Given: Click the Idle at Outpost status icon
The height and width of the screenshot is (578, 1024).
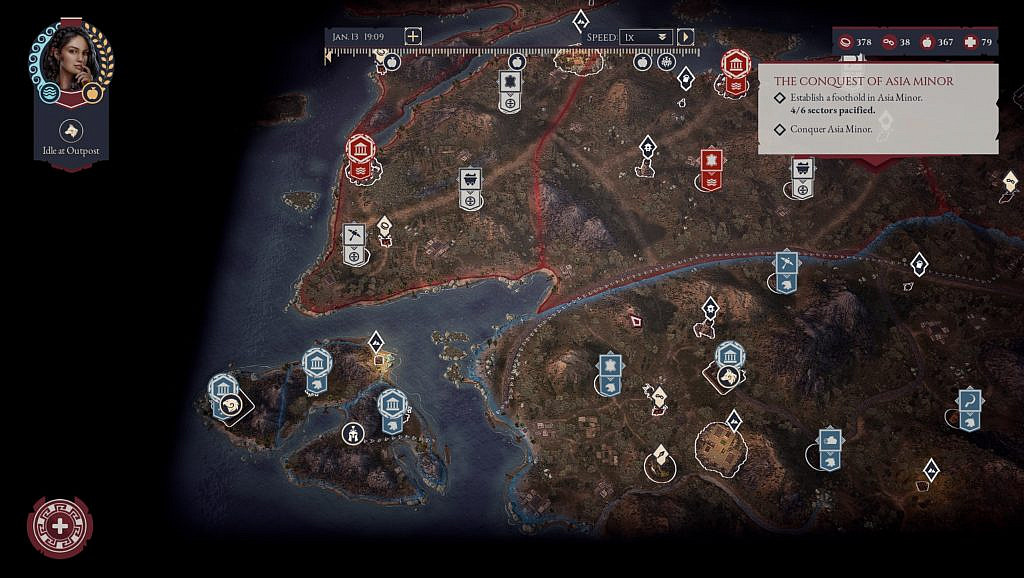Looking at the screenshot, I should [71, 130].
